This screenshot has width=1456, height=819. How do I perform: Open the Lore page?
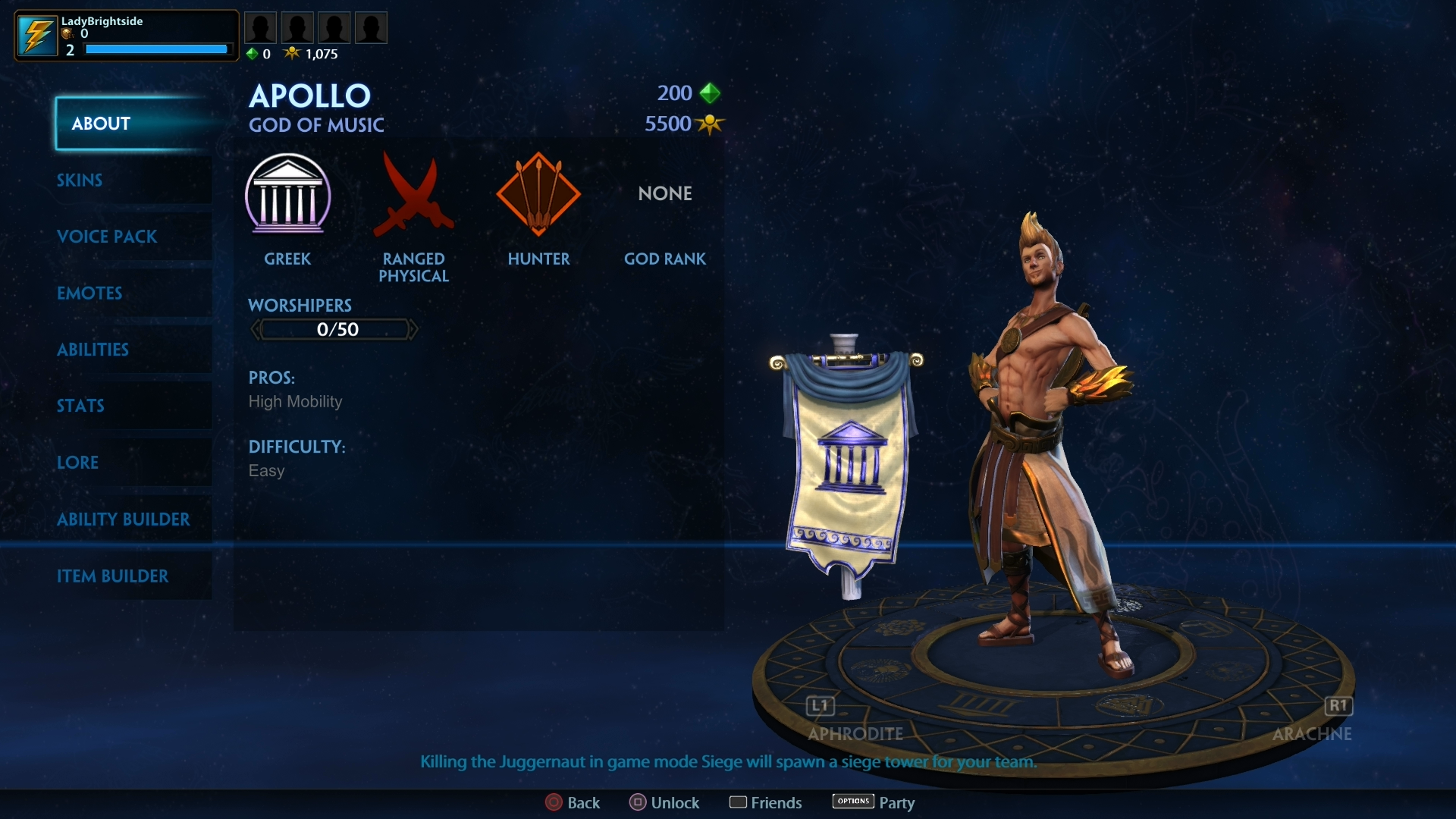78,463
